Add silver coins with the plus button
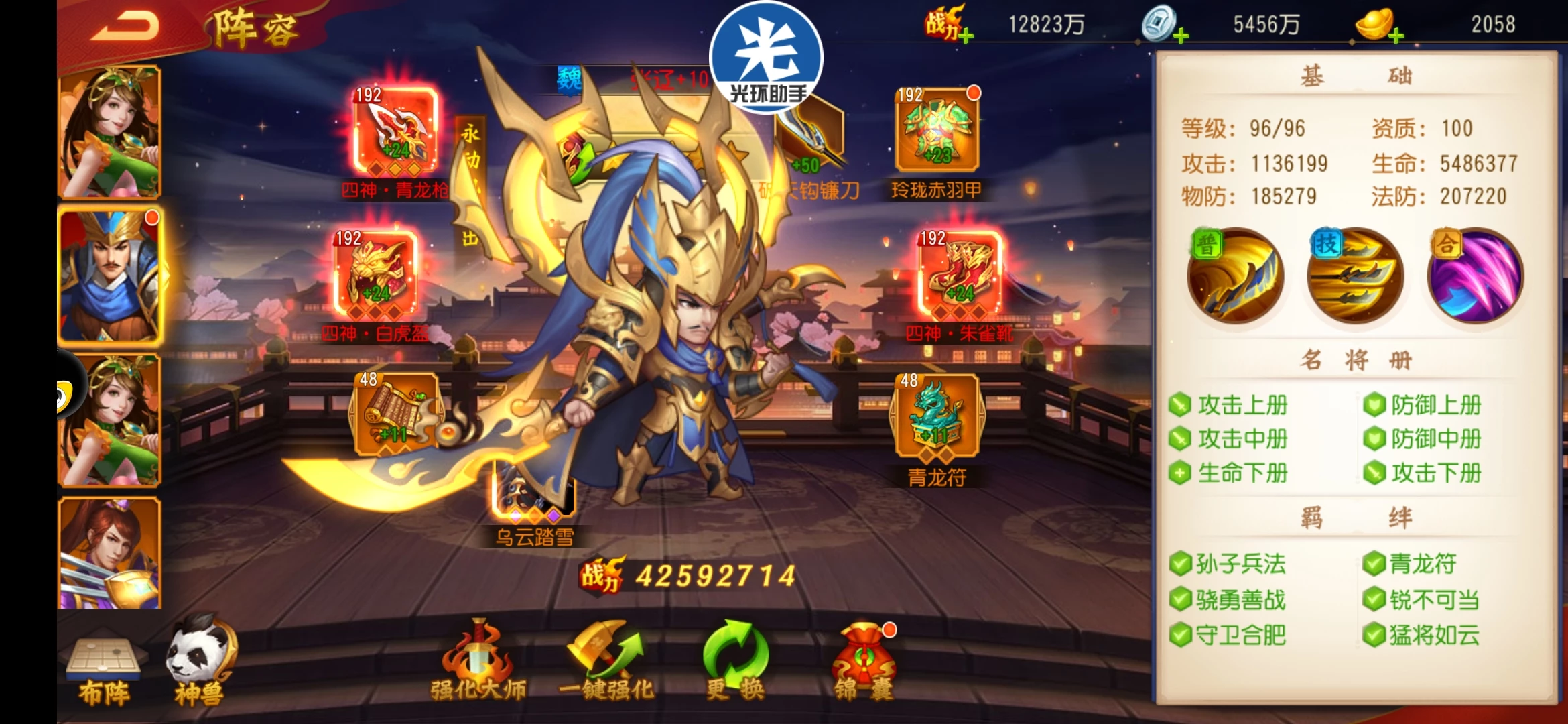 tap(1181, 36)
